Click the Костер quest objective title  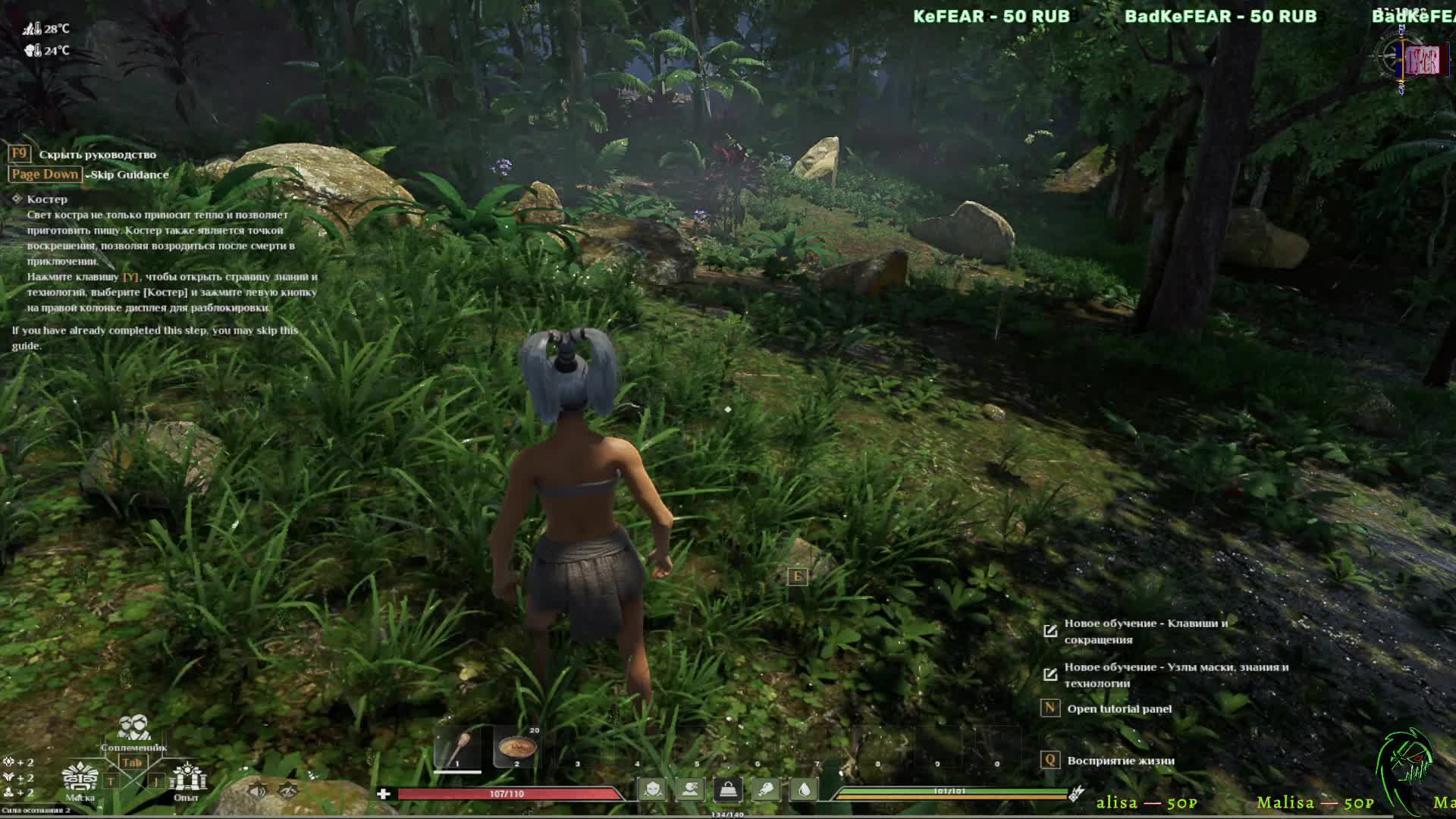pos(47,199)
